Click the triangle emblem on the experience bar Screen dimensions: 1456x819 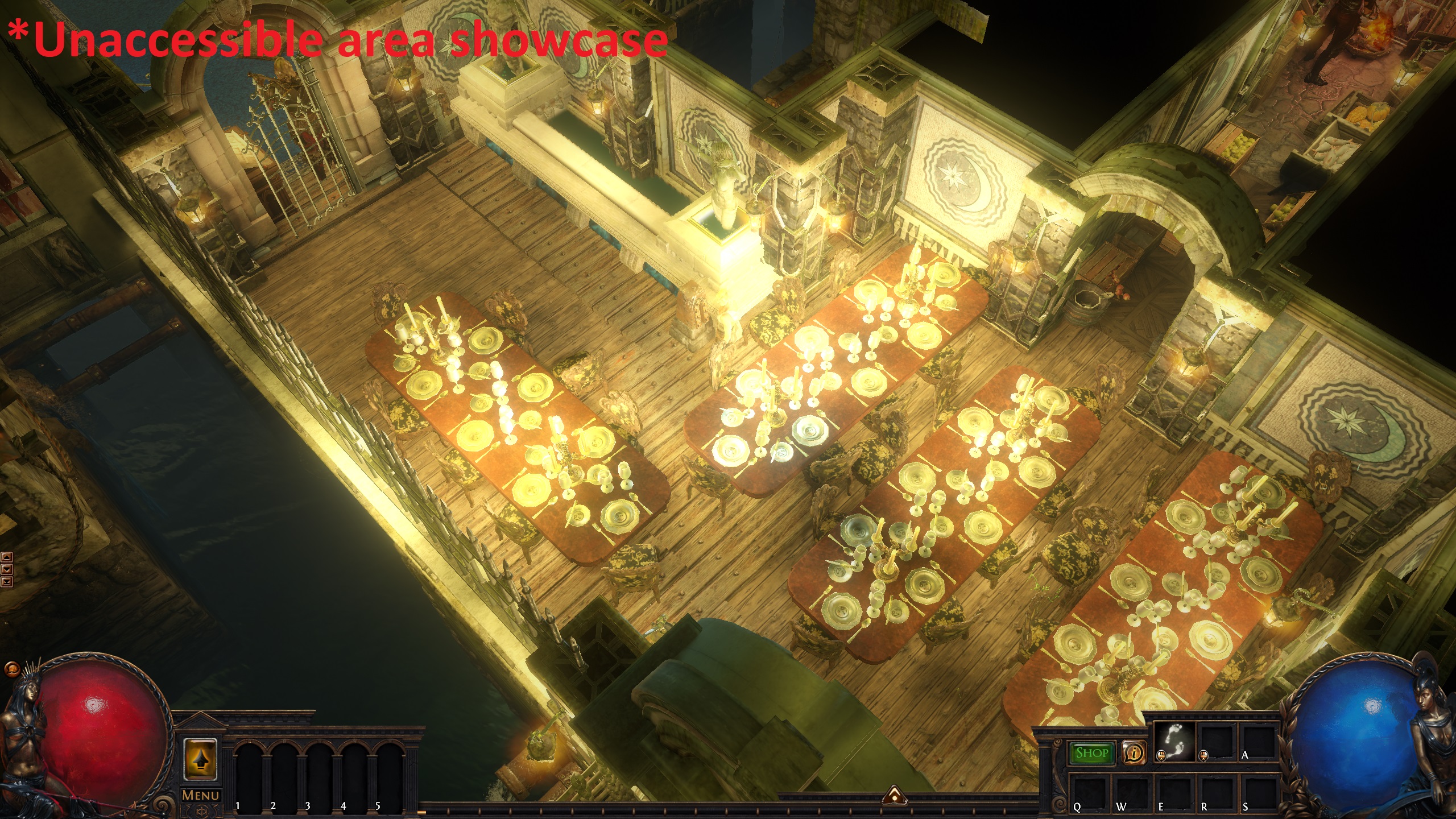(x=894, y=796)
